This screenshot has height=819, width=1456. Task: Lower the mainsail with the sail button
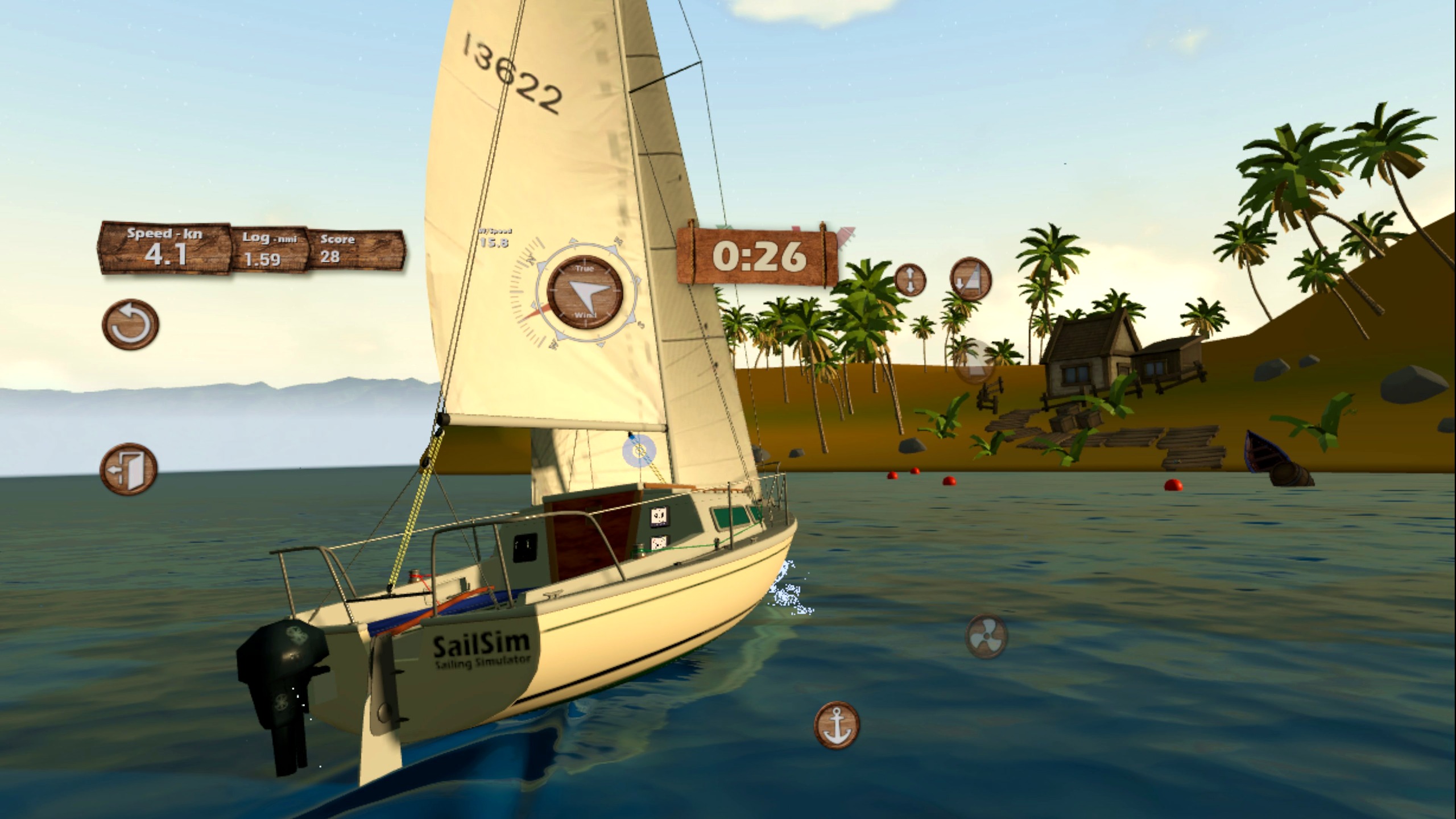[970, 279]
